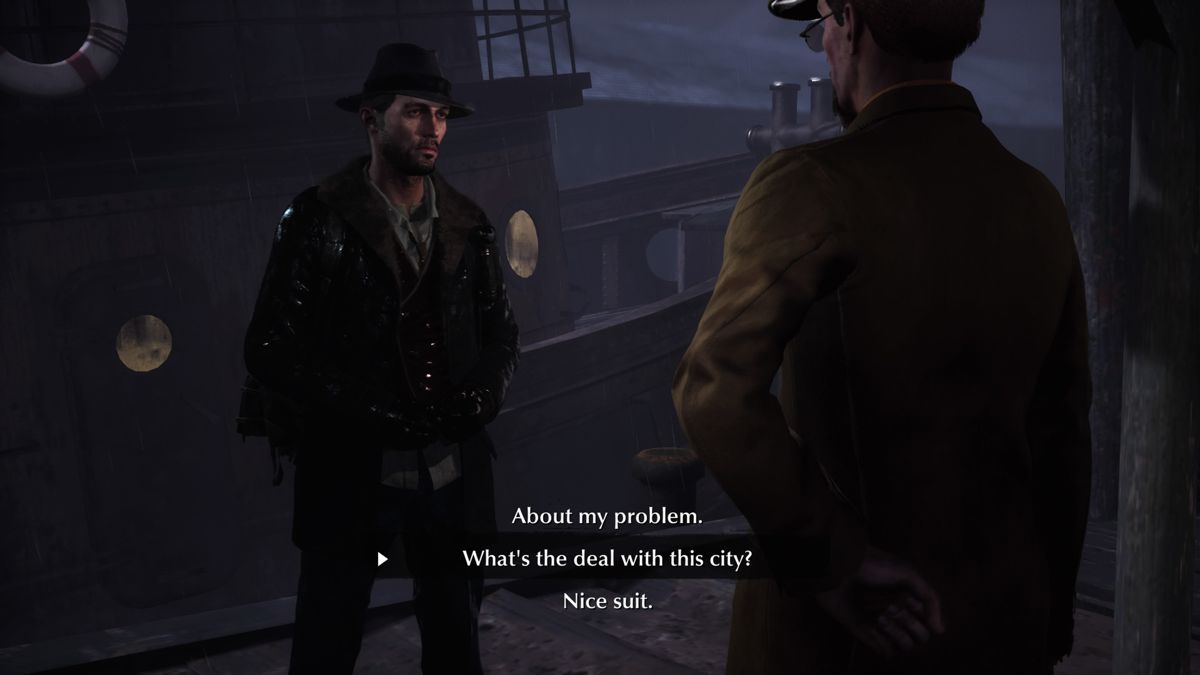Select the "Nice suit." dialogue option
This screenshot has height=675, width=1200.
607,601
